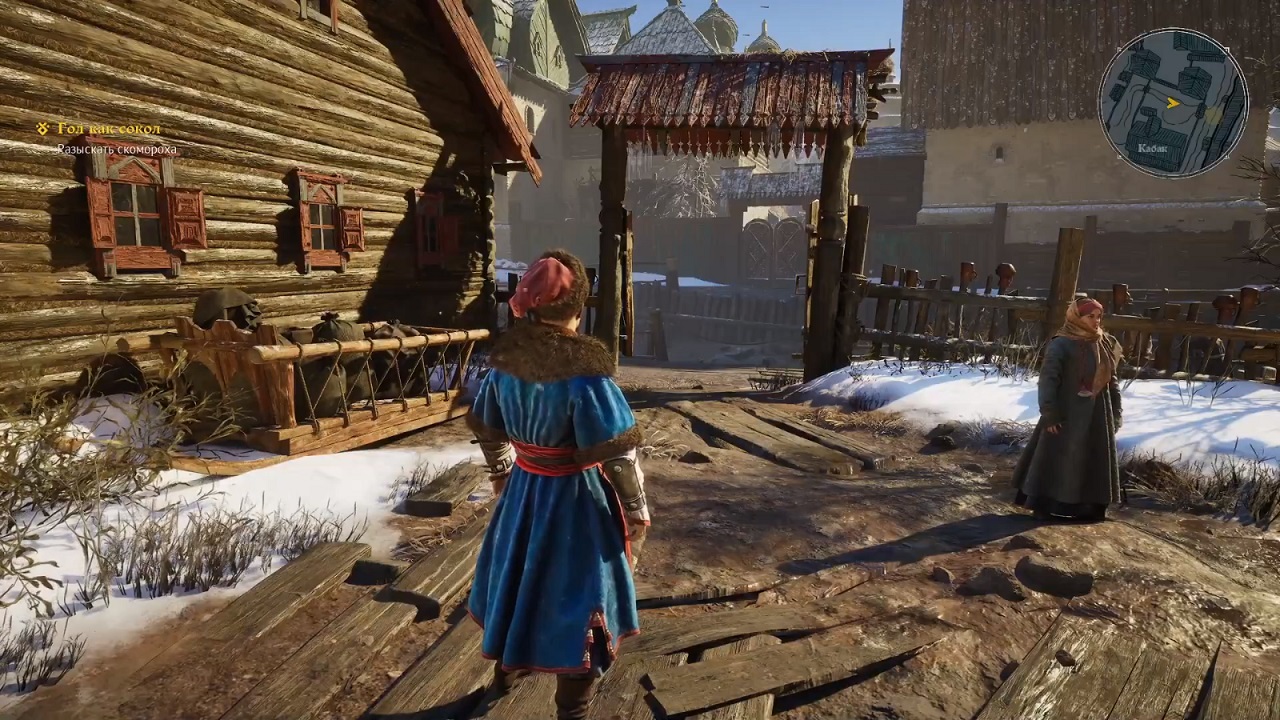Click the yellow player arrow on minimap
The image size is (1280, 720).
point(1173,102)
